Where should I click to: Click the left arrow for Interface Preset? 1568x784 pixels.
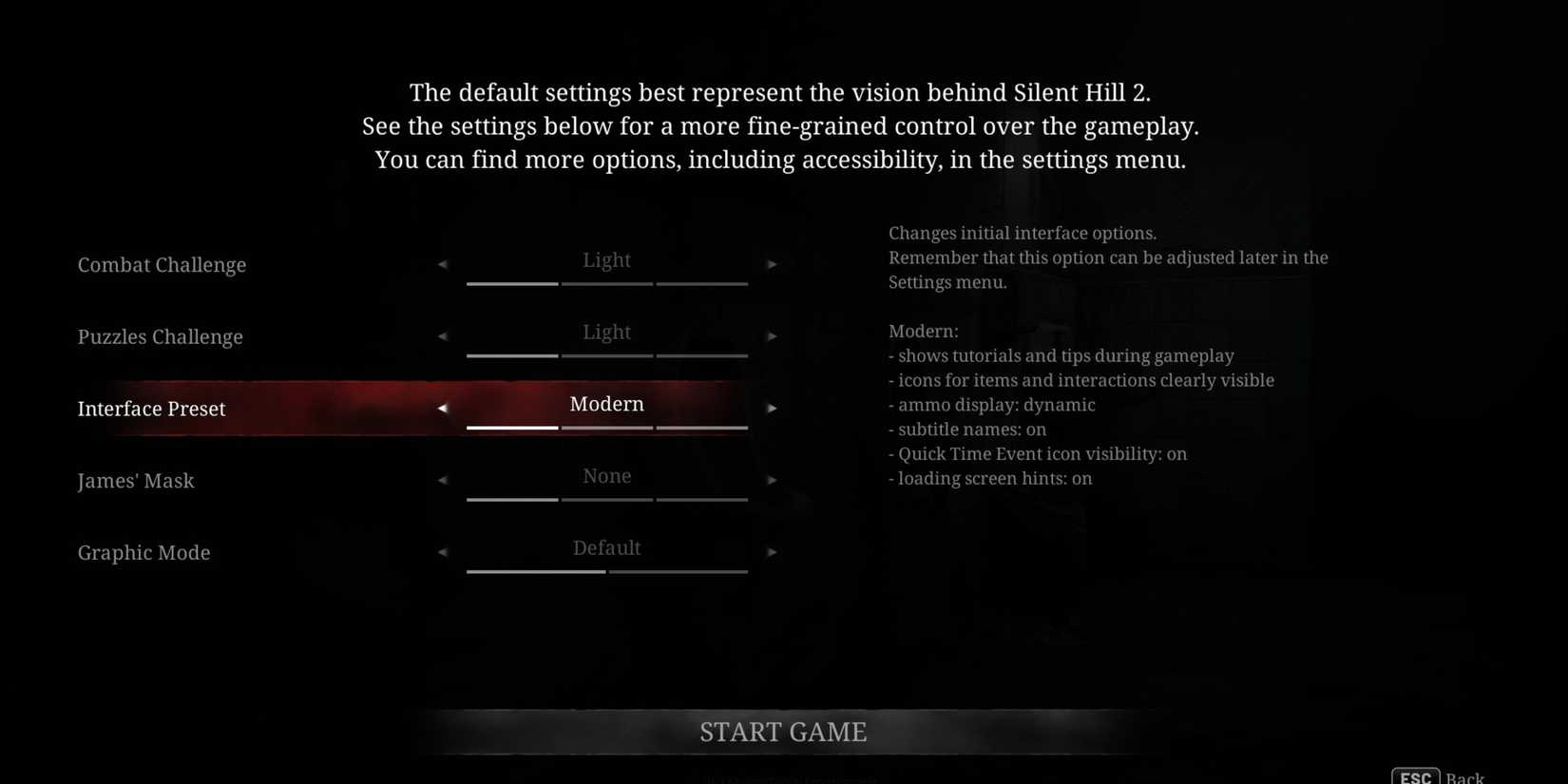[443, 408]
